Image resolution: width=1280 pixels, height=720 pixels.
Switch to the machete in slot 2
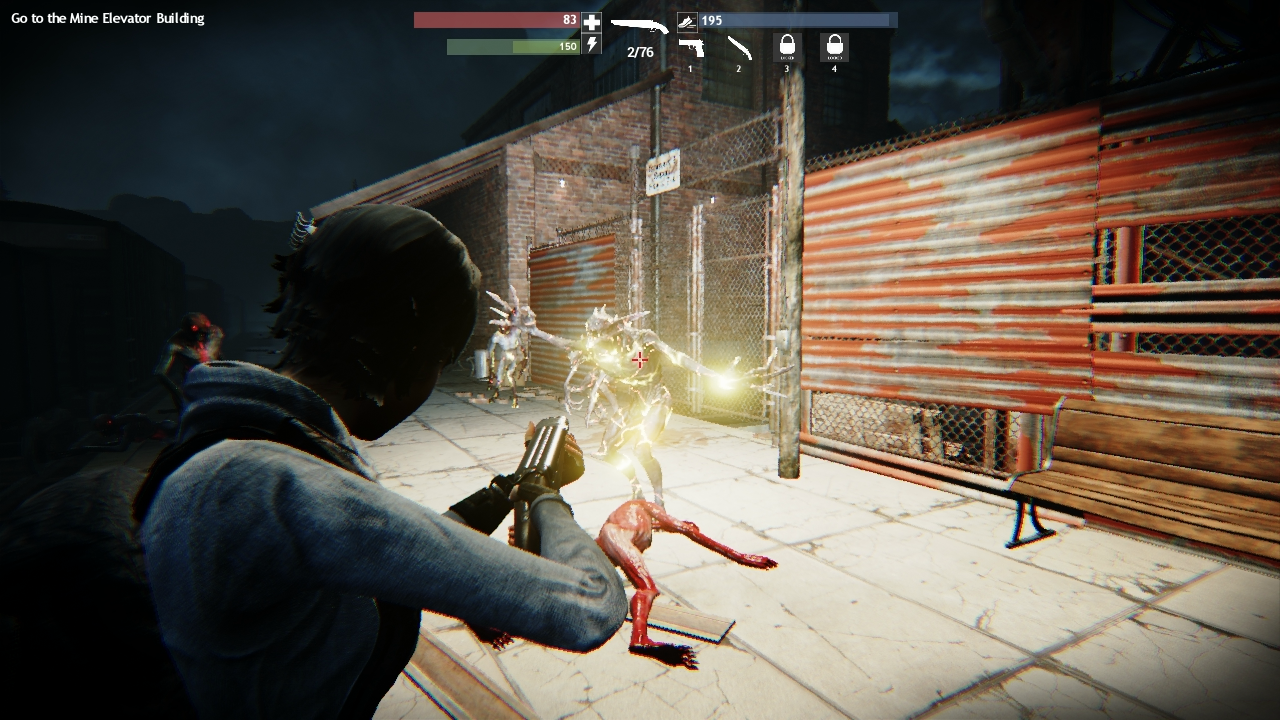[739, 47]
